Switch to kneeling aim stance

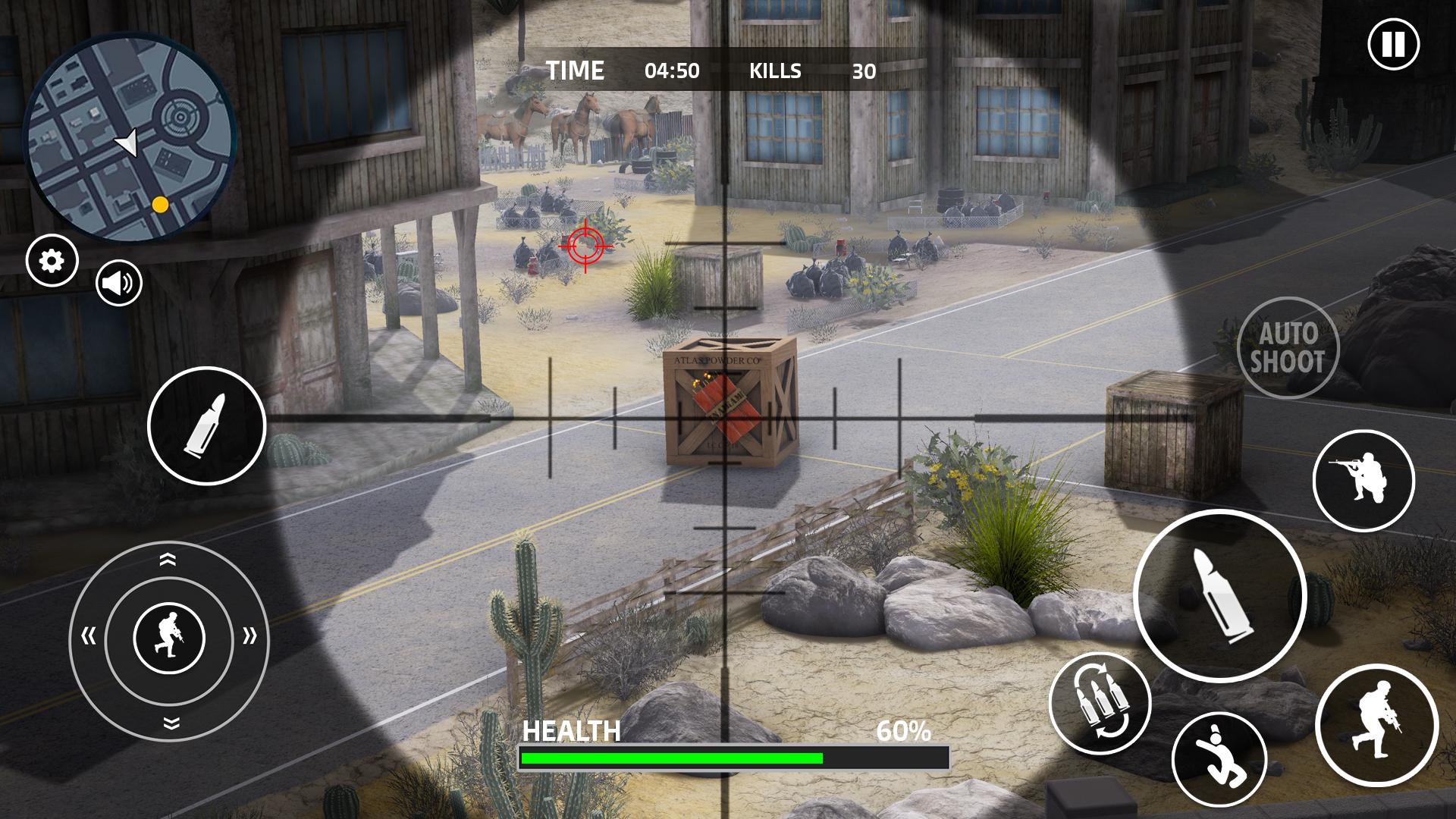pos(1363,480)
